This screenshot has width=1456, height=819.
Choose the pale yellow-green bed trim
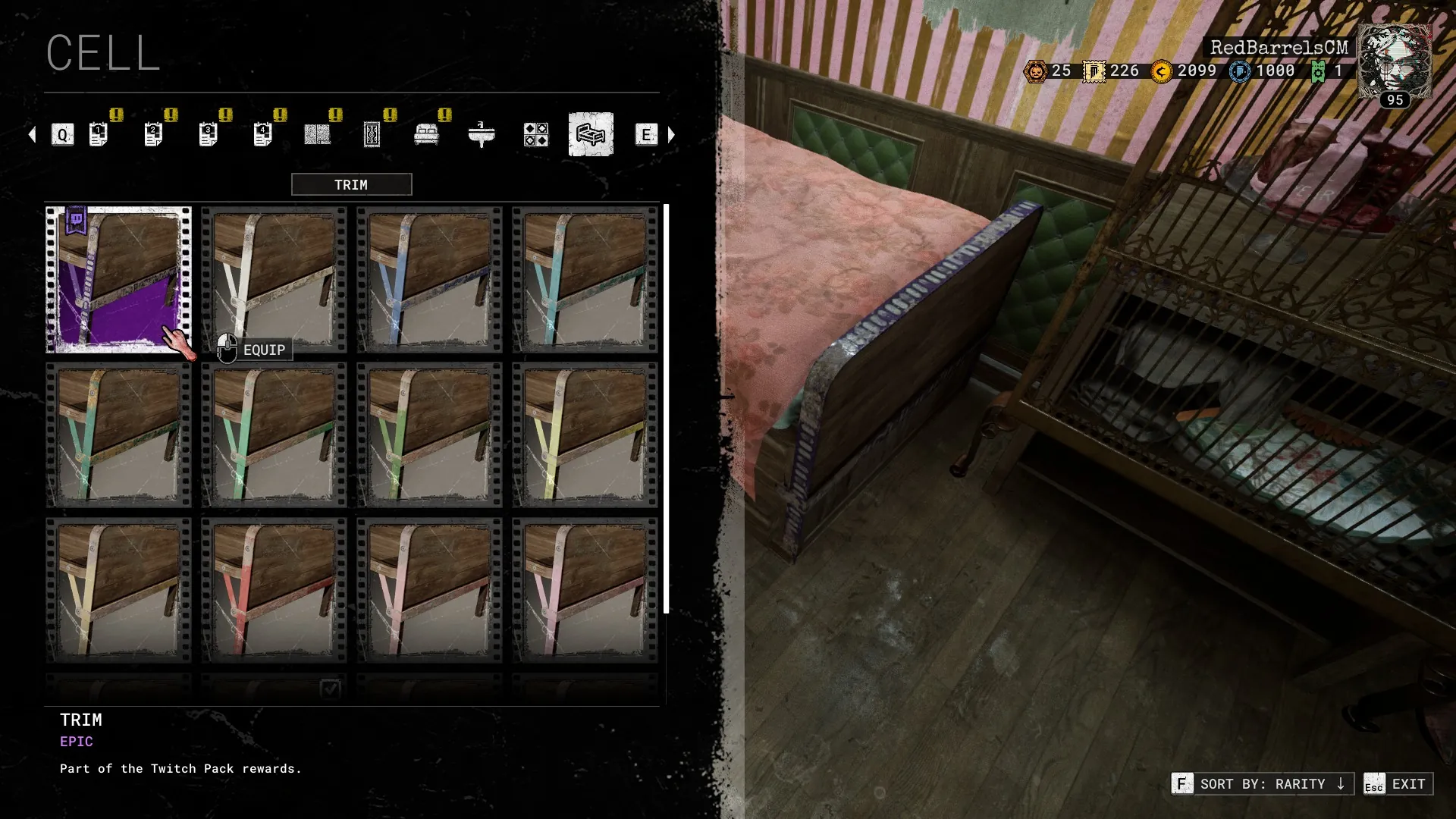click(x=585, y=435)
